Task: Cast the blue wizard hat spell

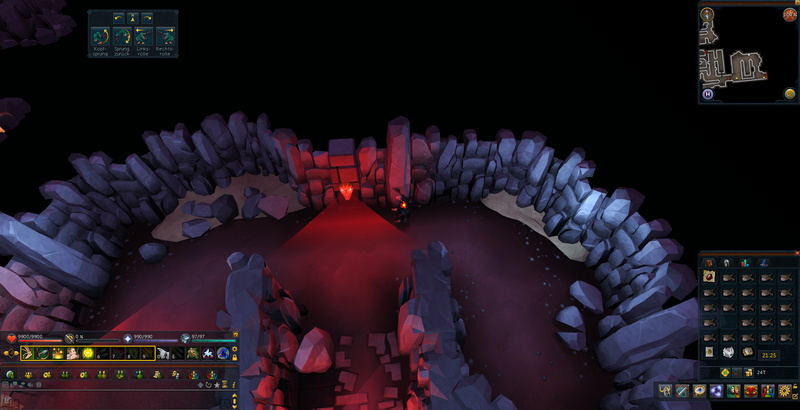Action: (222, 354)
